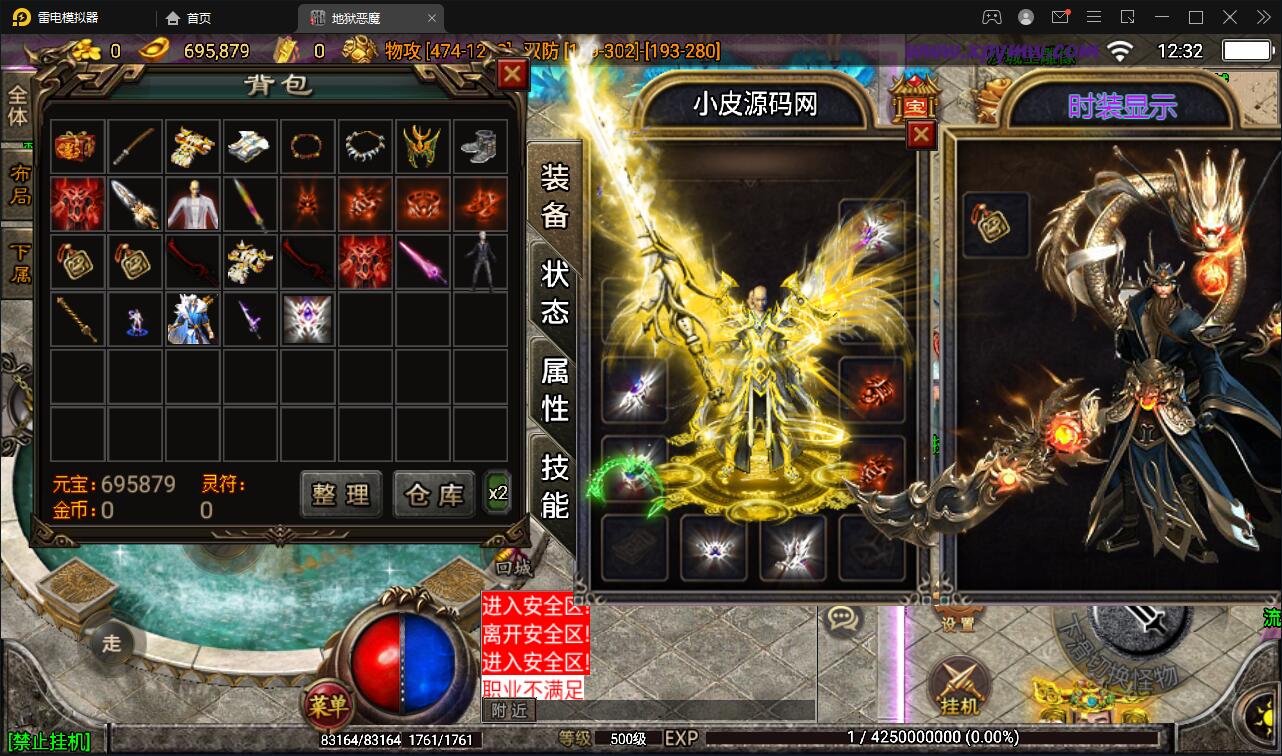Click the 整理 sort button in the backpack

click(x=340, y=493)
